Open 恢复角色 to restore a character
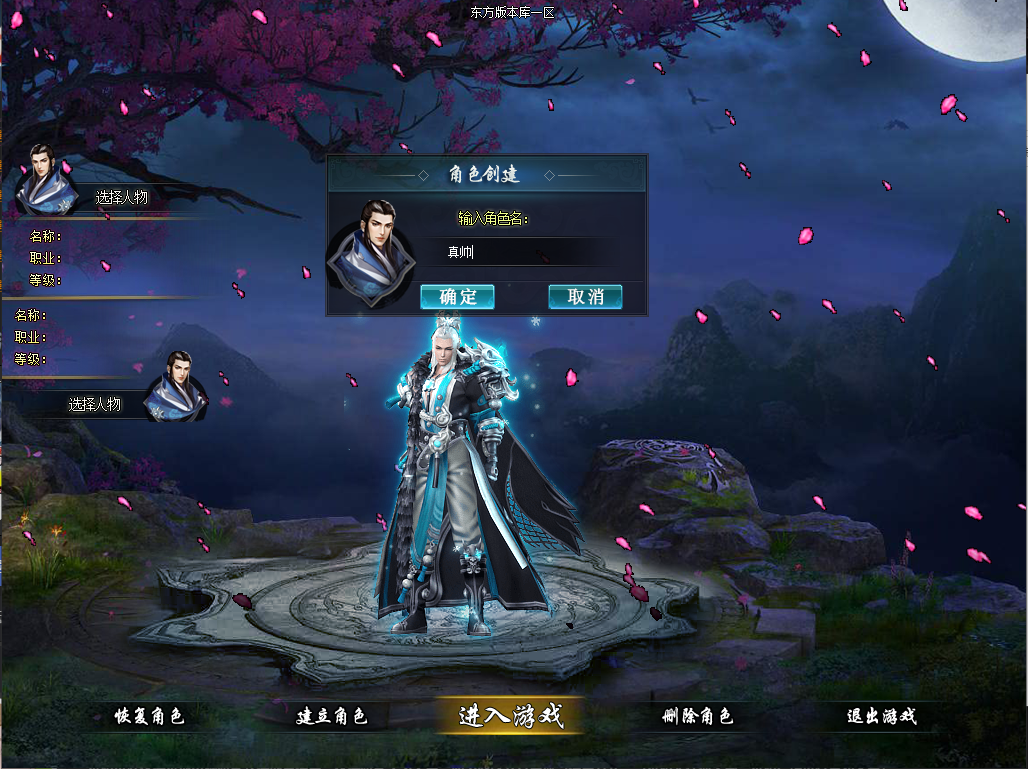 (149, 717)
